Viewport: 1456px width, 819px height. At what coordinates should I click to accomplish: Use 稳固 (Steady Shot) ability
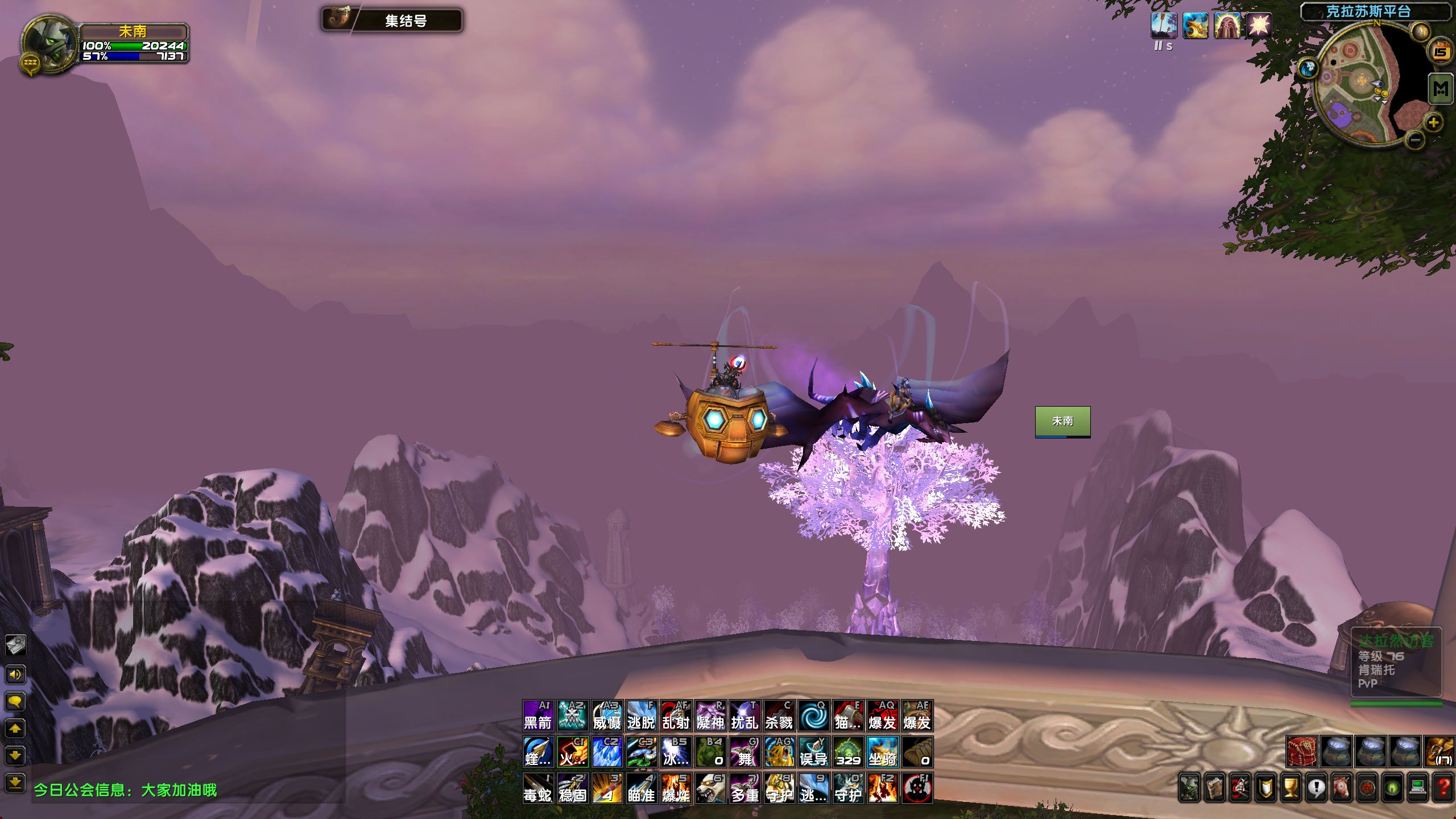tap(572, 788)
